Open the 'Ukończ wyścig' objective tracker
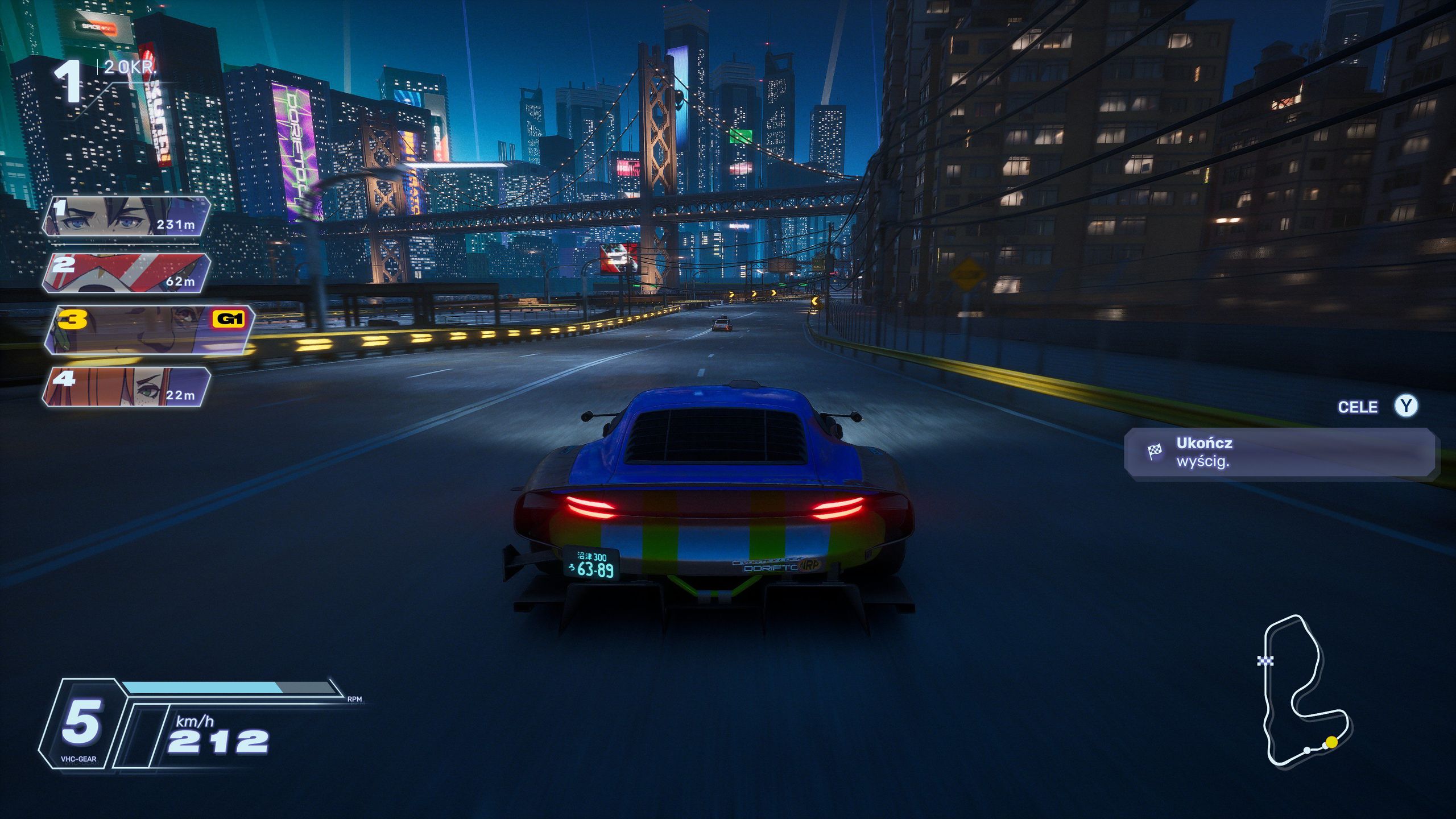 [1280, 452]
